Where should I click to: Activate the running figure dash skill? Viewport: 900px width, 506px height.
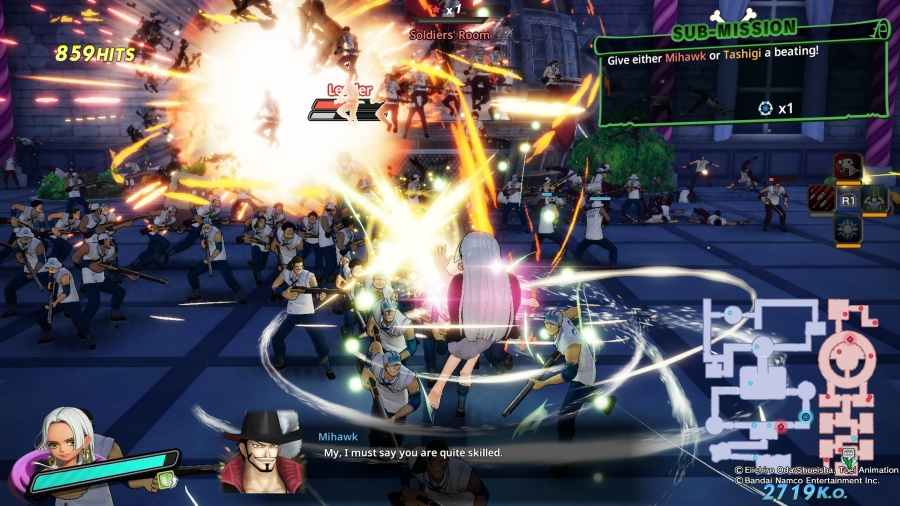click(x=848, y=168)
